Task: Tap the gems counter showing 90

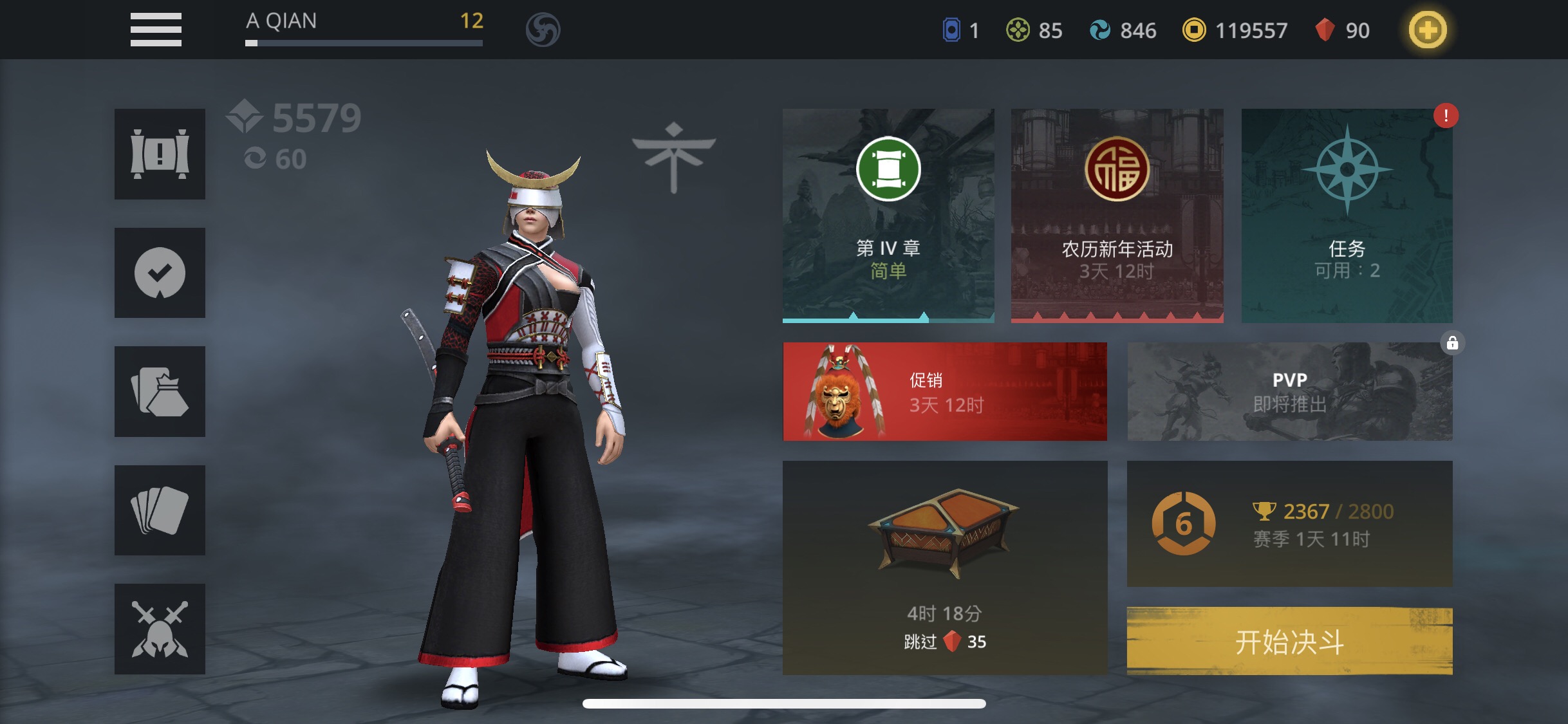Action: point(1343,30)
